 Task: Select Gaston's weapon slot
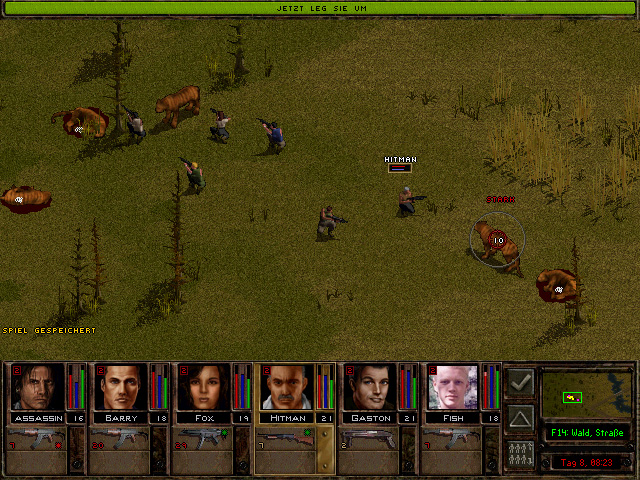pos(371,438)
